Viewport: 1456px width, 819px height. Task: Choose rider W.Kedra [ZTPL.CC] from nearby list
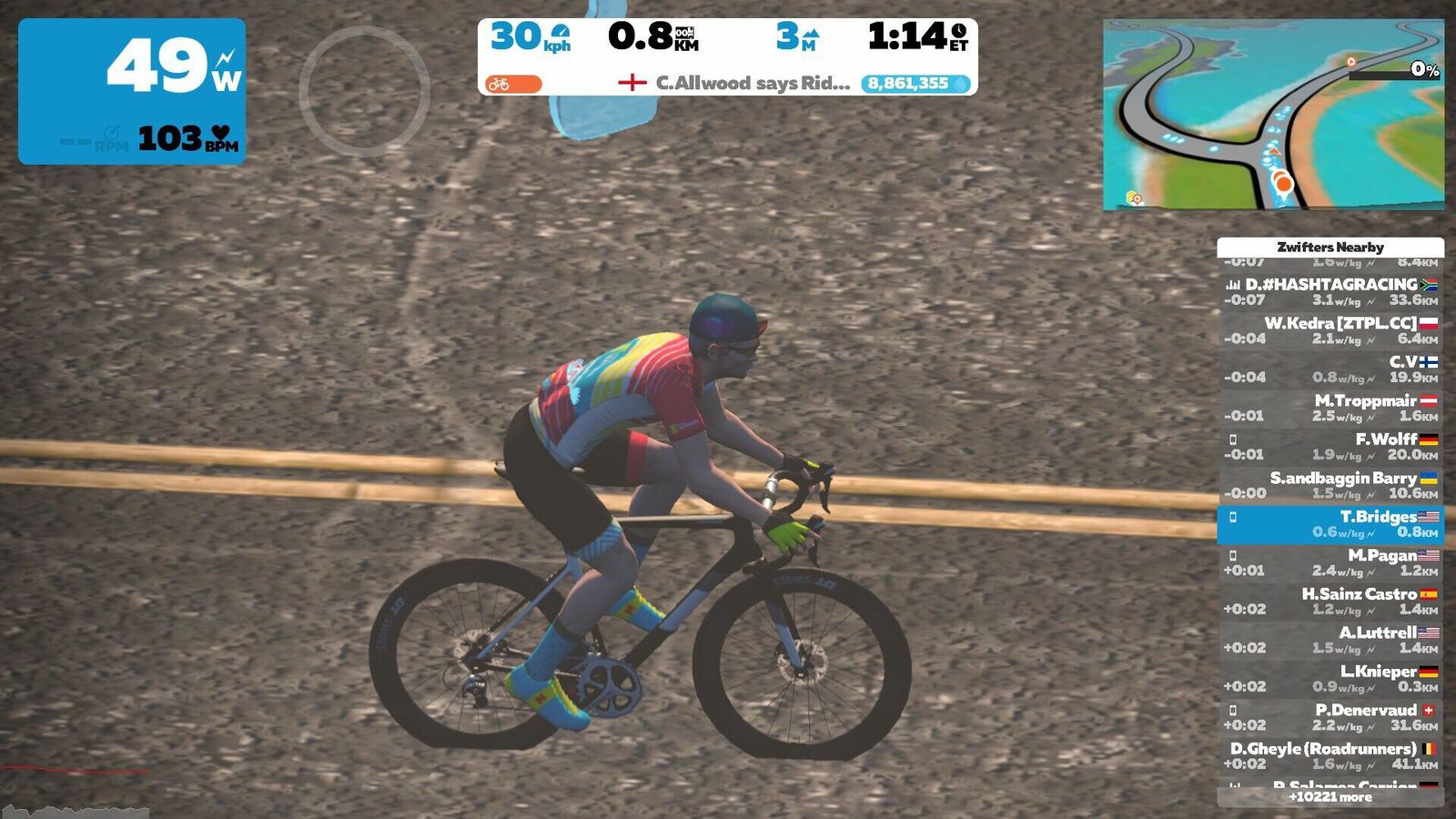point(1330,330)
